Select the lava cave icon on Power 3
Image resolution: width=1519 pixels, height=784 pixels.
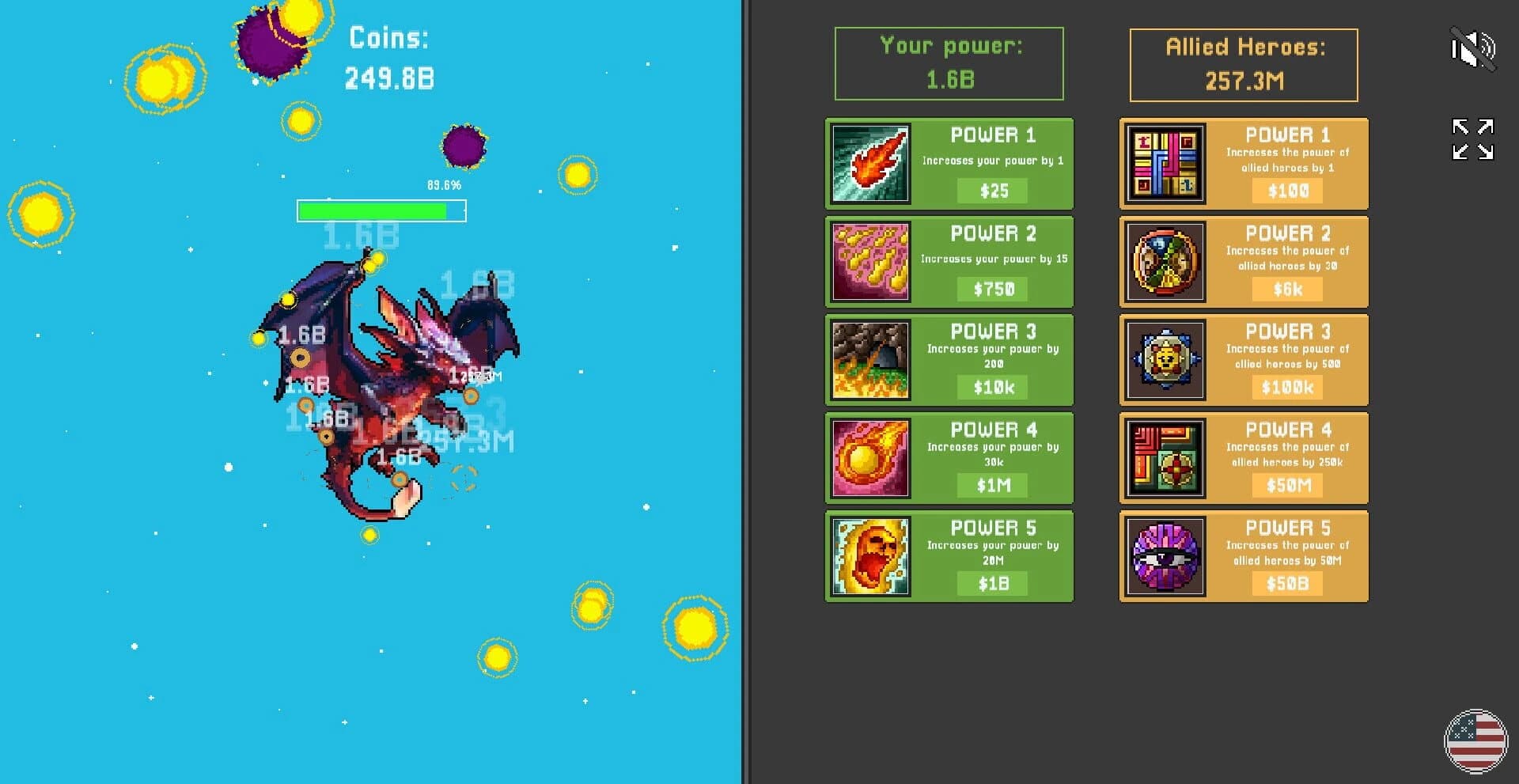(869, 359)
